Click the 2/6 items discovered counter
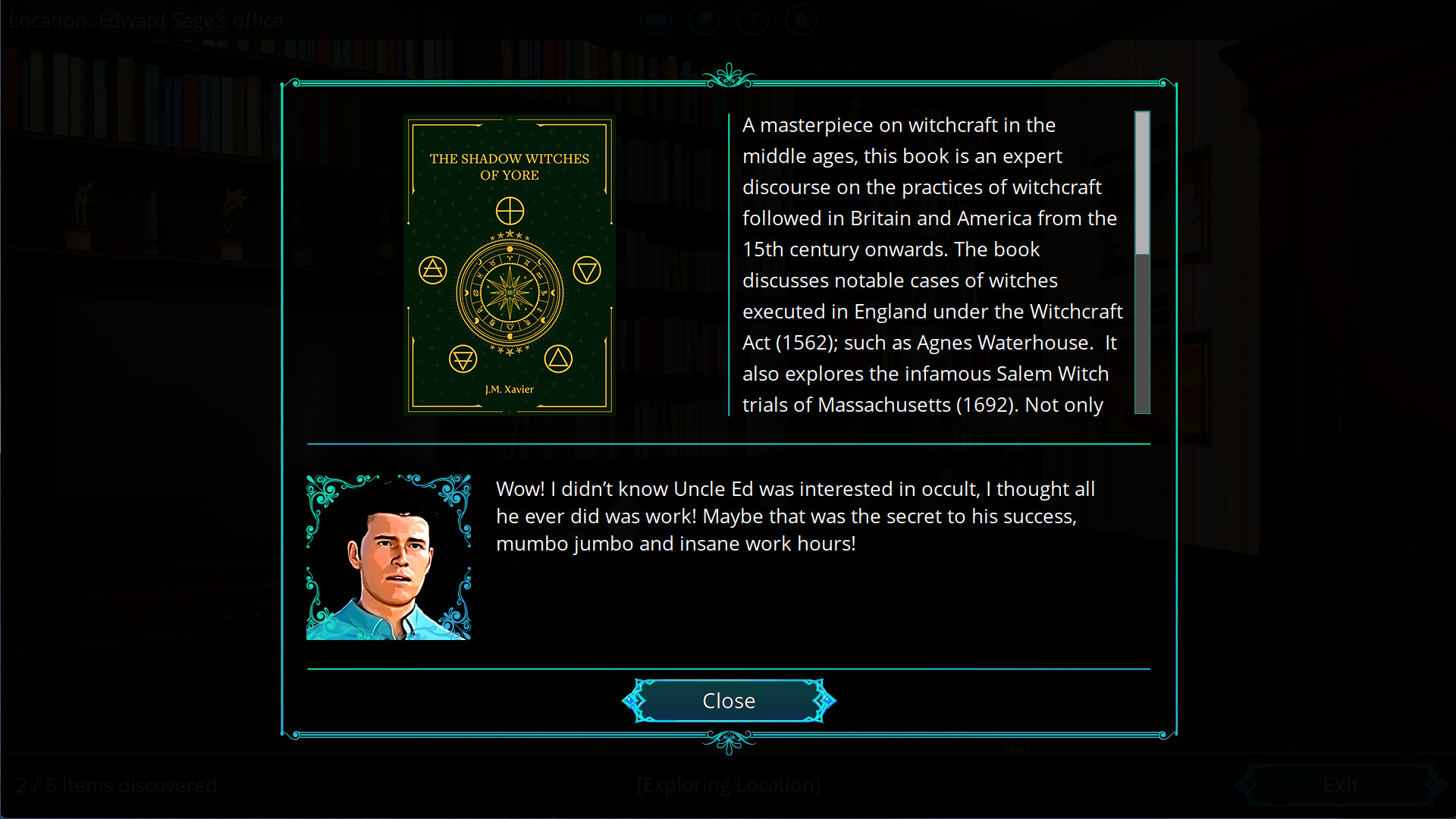Viewport: 1456px width, 819px height. pyautogui.click(x=117, y=785)
